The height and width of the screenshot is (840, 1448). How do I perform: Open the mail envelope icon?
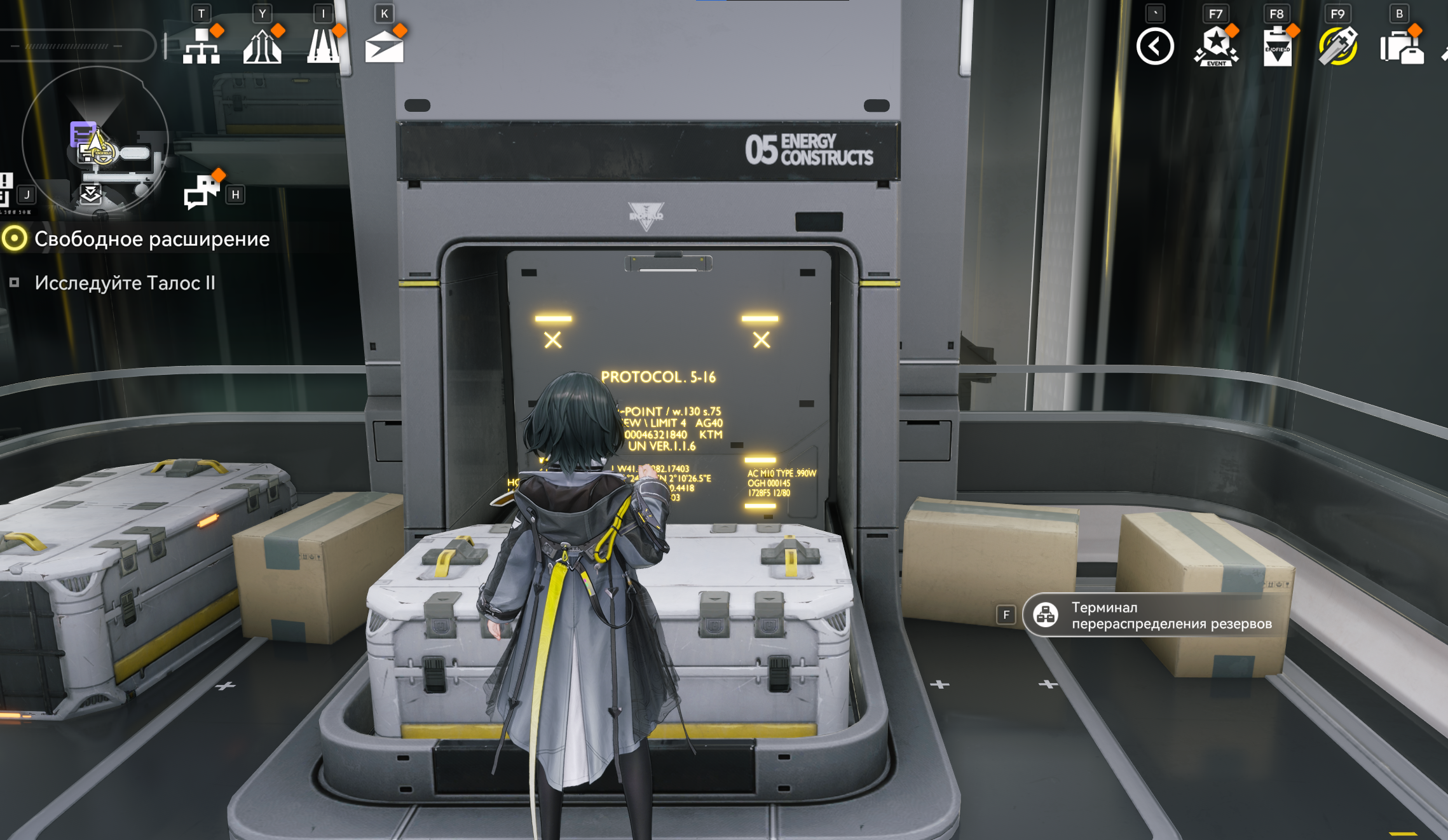tap(384, 46)
